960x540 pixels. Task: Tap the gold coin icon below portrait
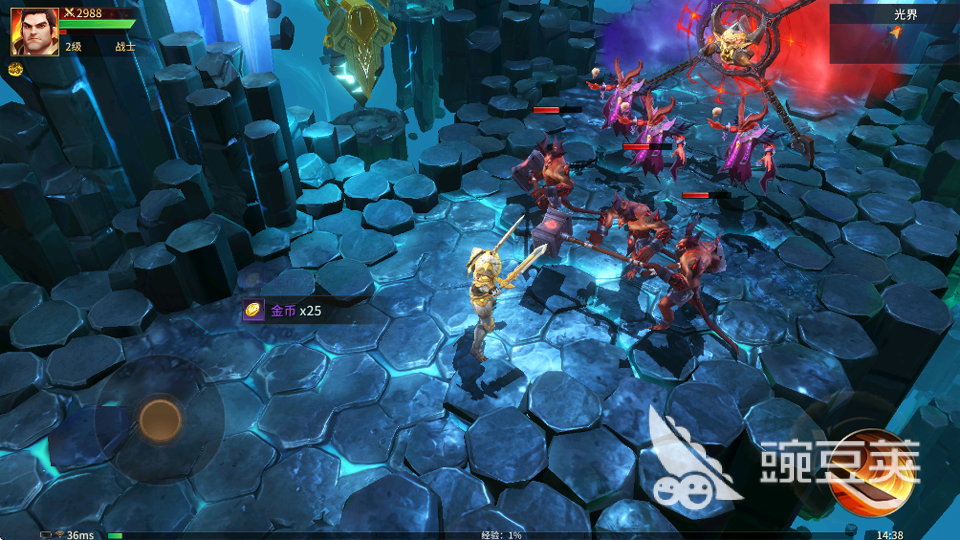click(x=16, y=69)
